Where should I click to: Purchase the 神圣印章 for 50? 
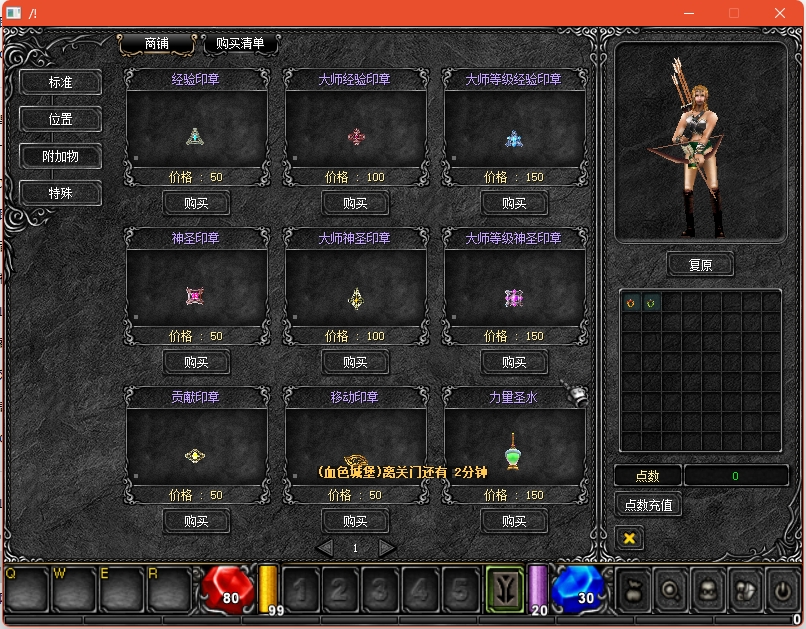[196, 362]
